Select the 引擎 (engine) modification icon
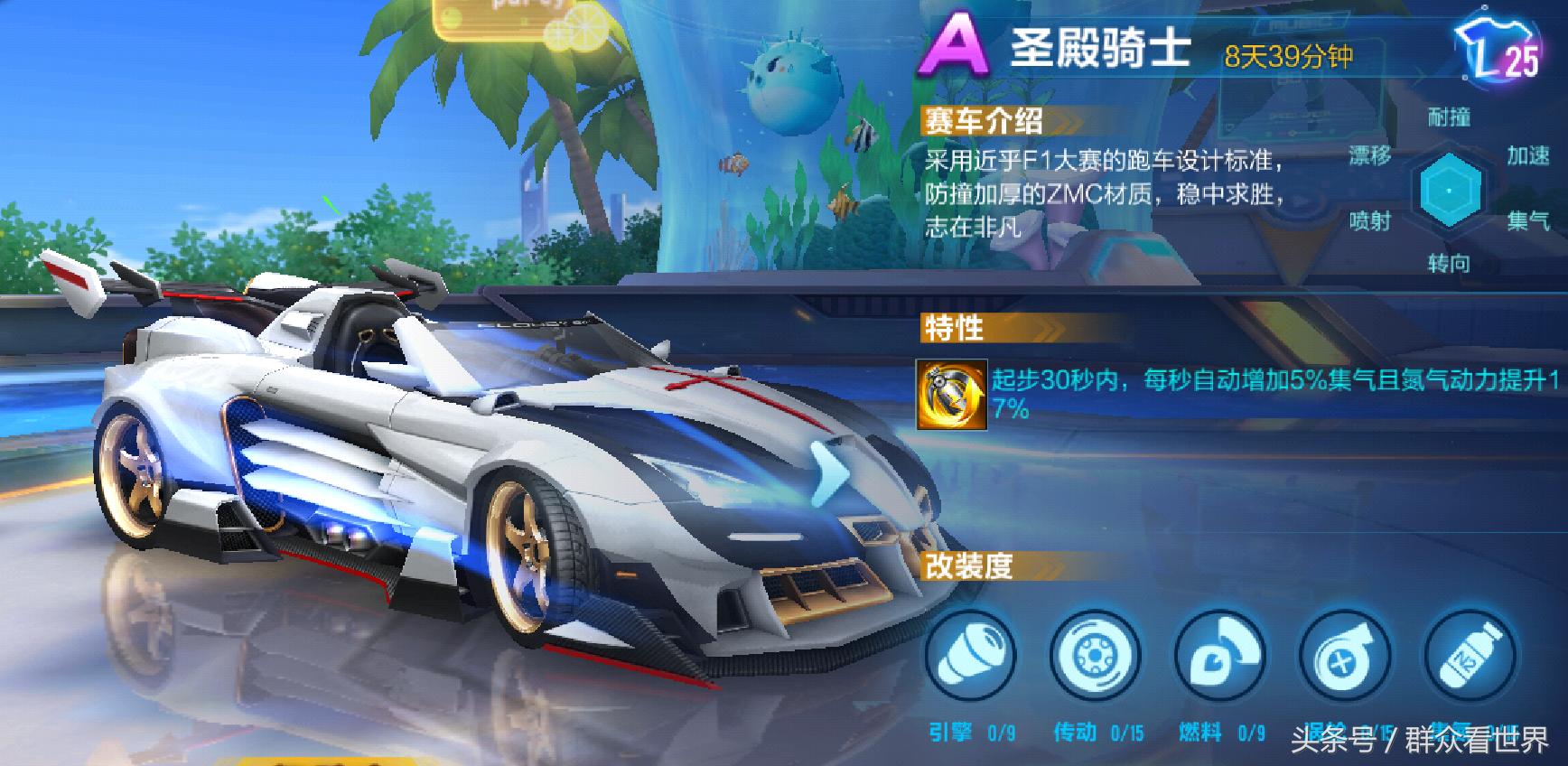The width and height of the screenshot is (1568, 766). click(x=969, y=658)
